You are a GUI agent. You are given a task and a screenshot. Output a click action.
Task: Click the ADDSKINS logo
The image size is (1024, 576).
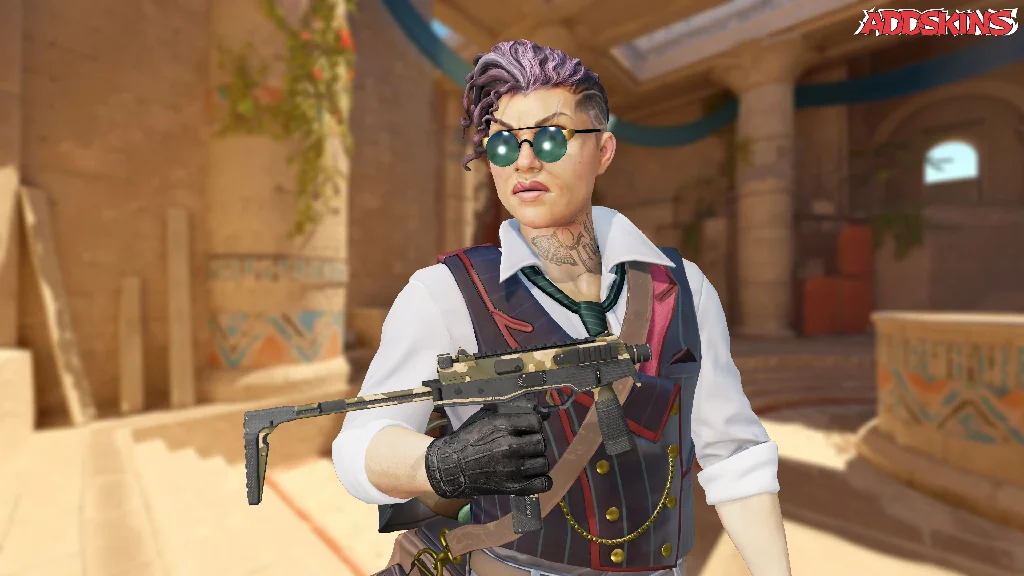click(935, 21)
